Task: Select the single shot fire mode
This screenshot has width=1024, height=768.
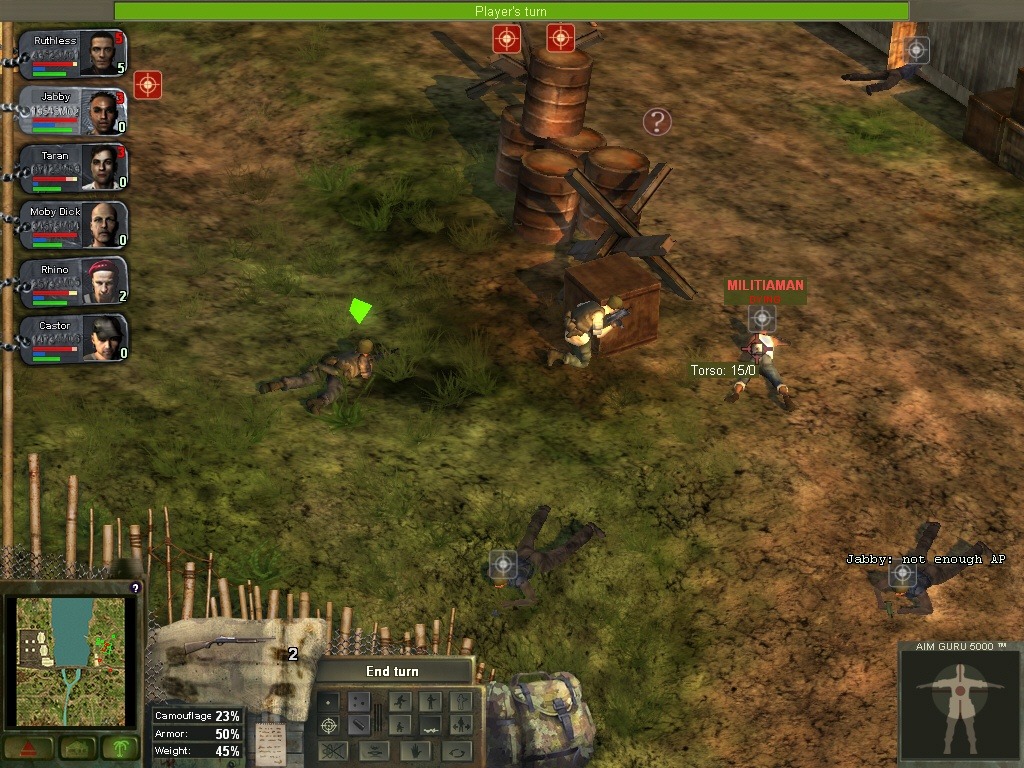Action: pos(328,701)
